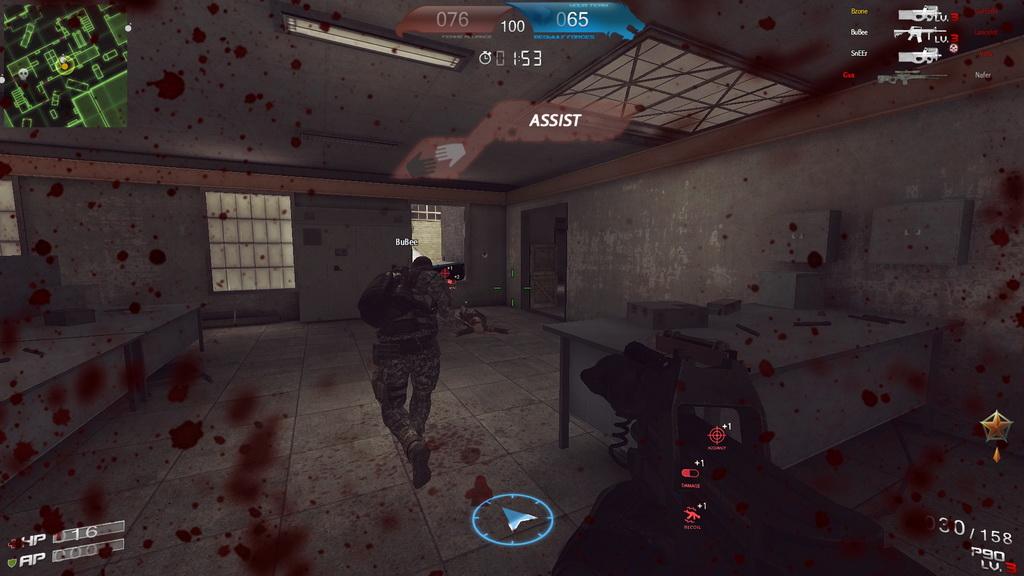Choose the Damage bullet upgrade icon
The height and width of the screenshot is (576, 1024).
click(x=690, y=473)
